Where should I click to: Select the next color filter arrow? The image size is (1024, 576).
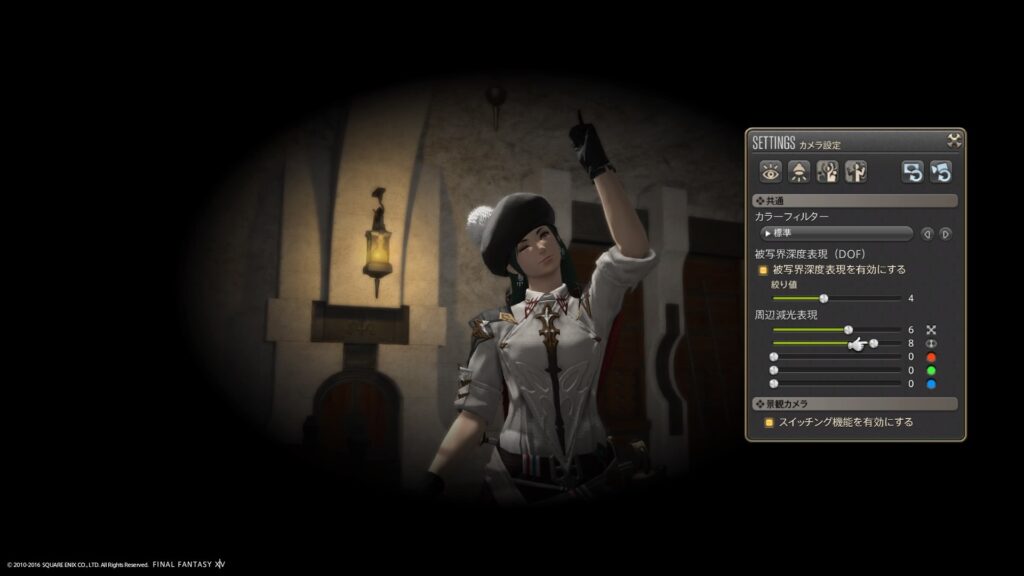945,234
